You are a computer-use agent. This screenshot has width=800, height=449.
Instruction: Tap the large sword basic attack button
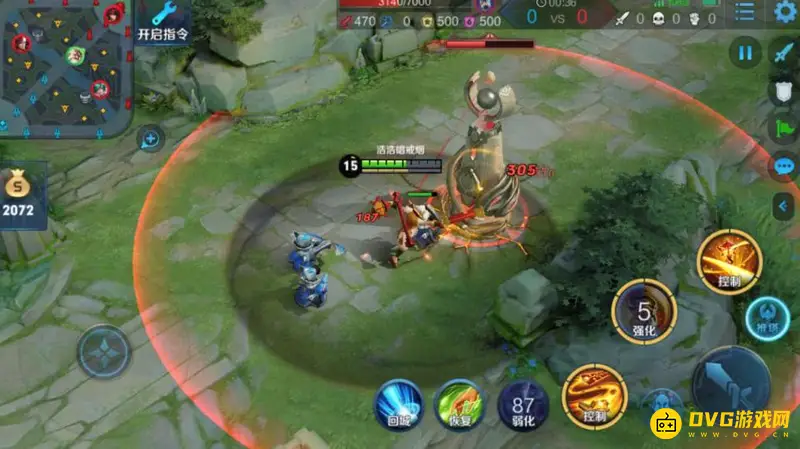(x=732, y=384)
